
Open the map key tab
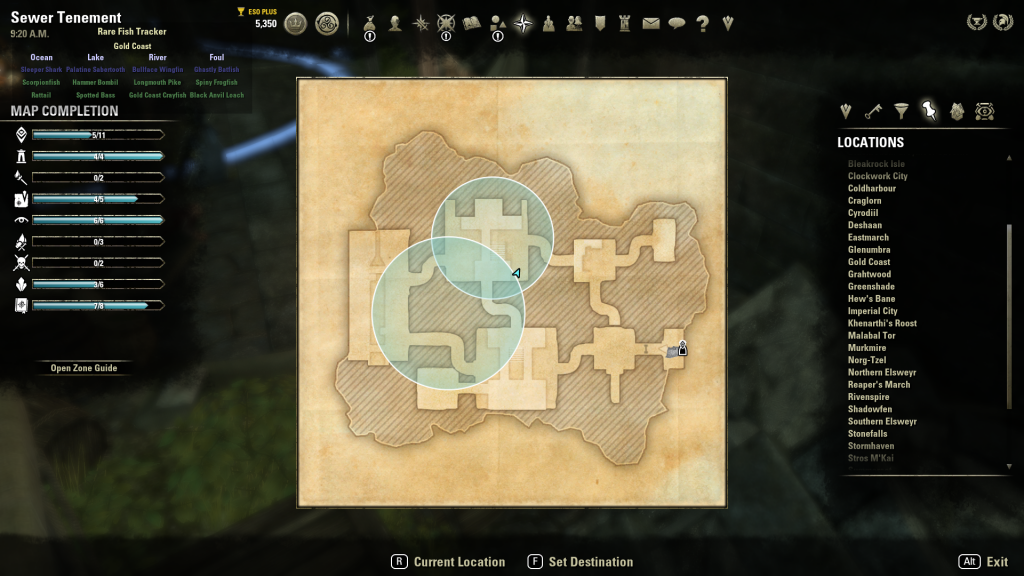point(874,111)
